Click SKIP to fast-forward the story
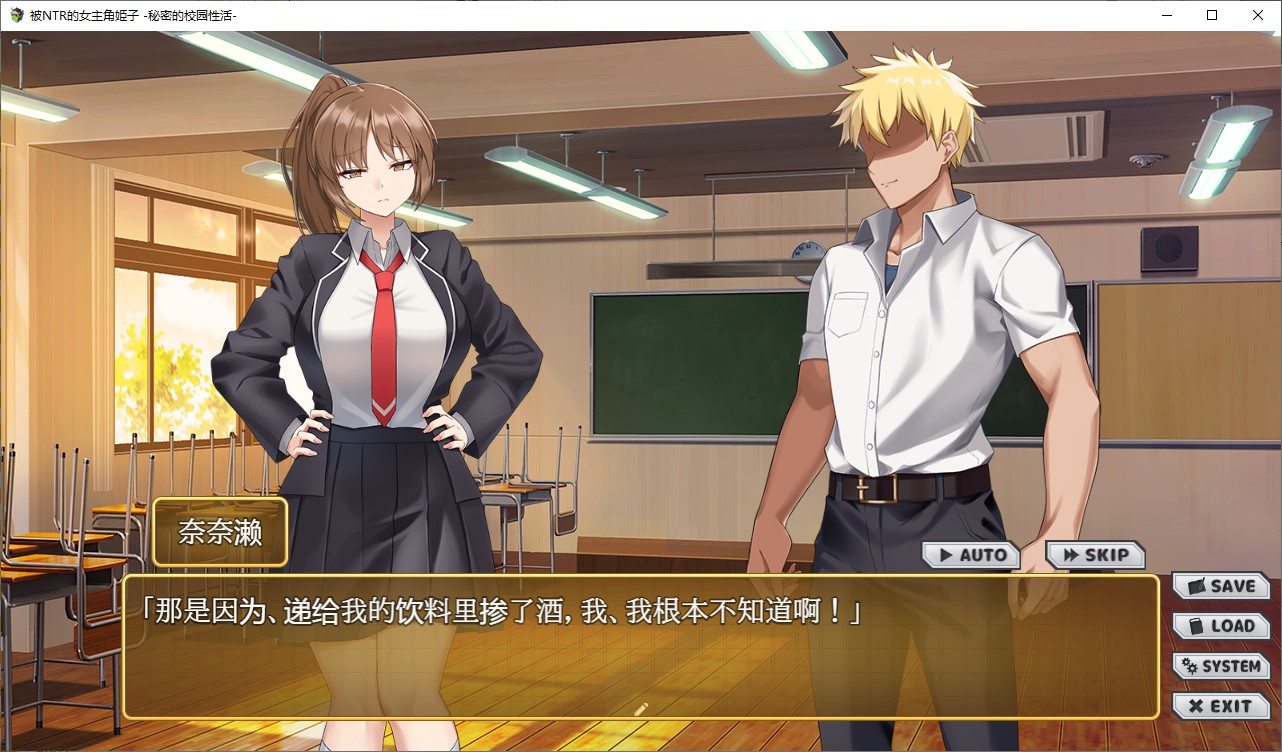Image resolution: width=1282 pixels, height=752 pixels. [x=1095, y=554]
